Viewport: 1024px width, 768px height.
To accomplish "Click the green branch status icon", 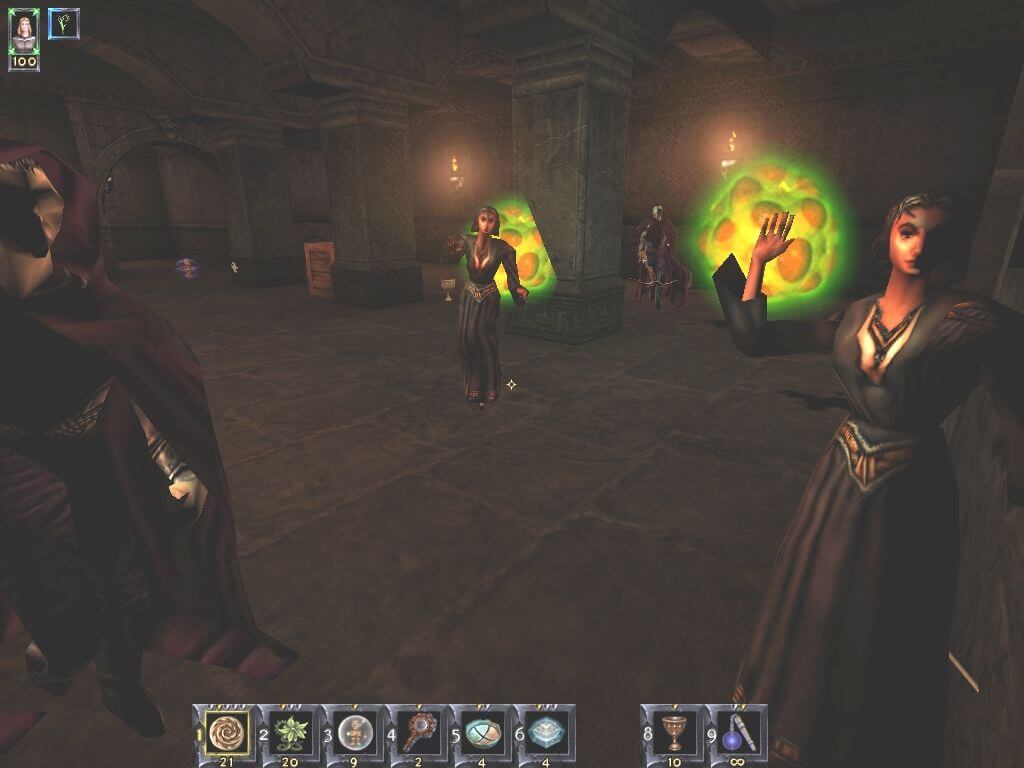I will (64, 23).
